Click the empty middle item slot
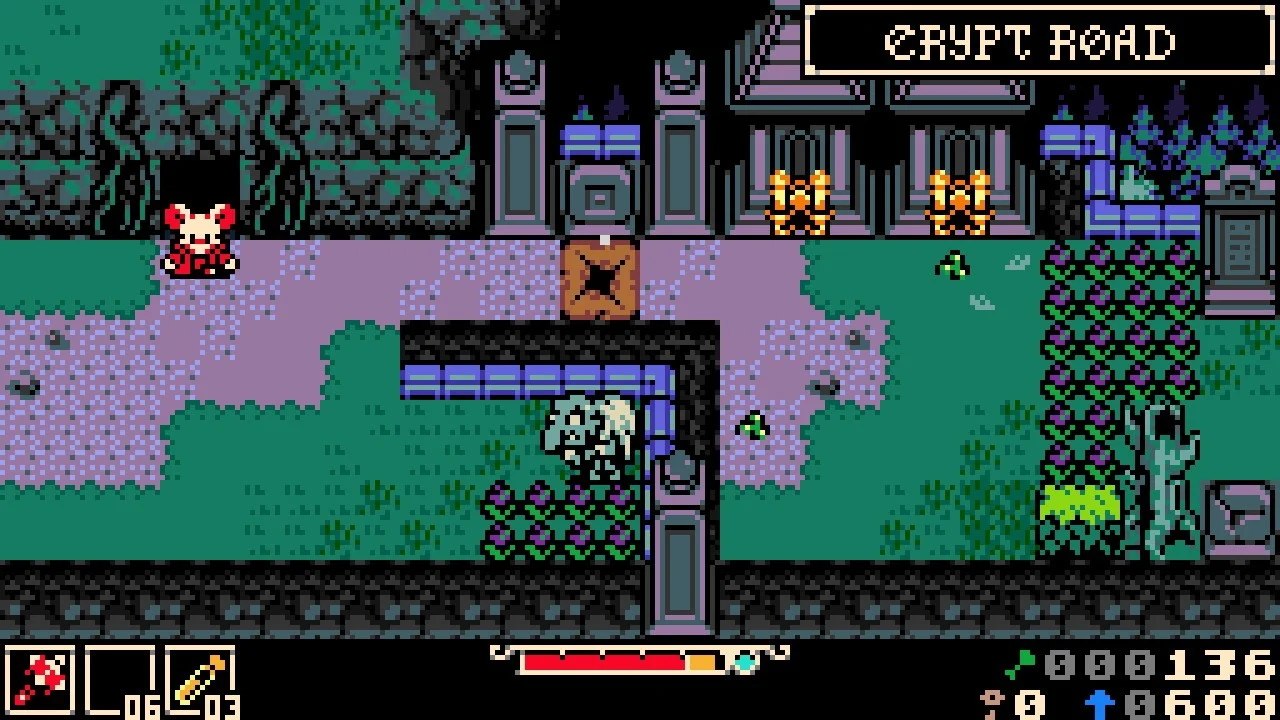This screenshot has height=720, width=1280. click(119, 681)
